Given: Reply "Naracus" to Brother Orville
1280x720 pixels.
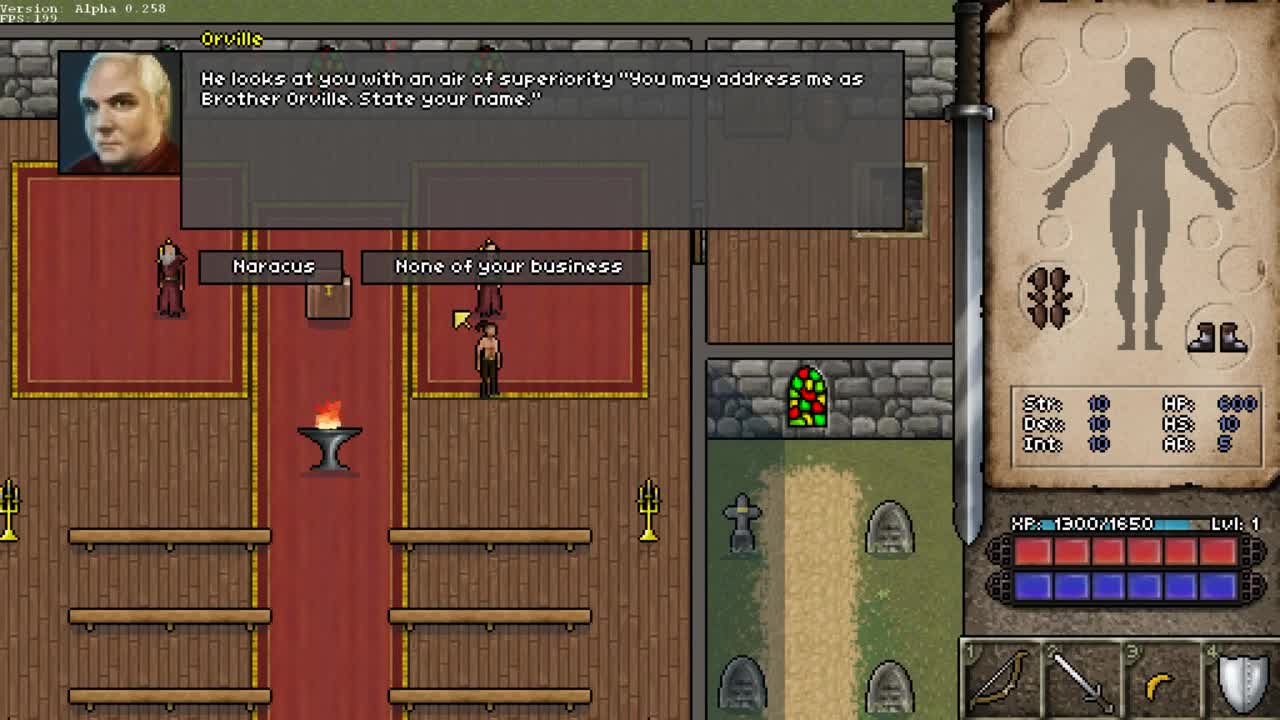Looking at the screenshot, I should [272, 266].
